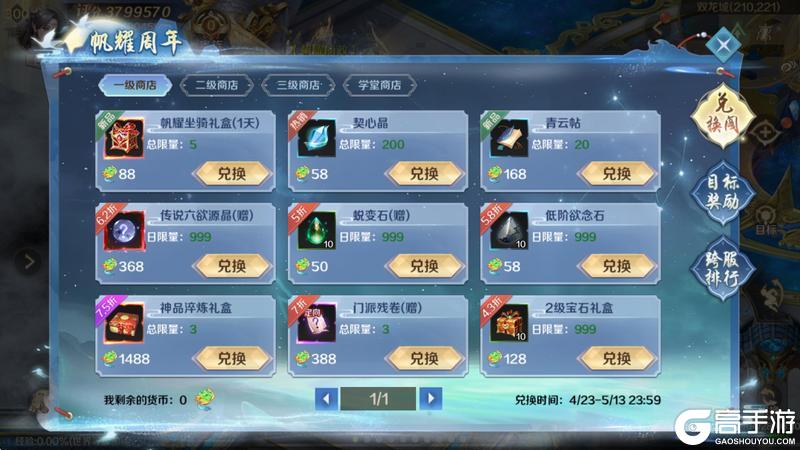Redeem the 2级宝石礼盒
The image size is (800, 450).
616,358
